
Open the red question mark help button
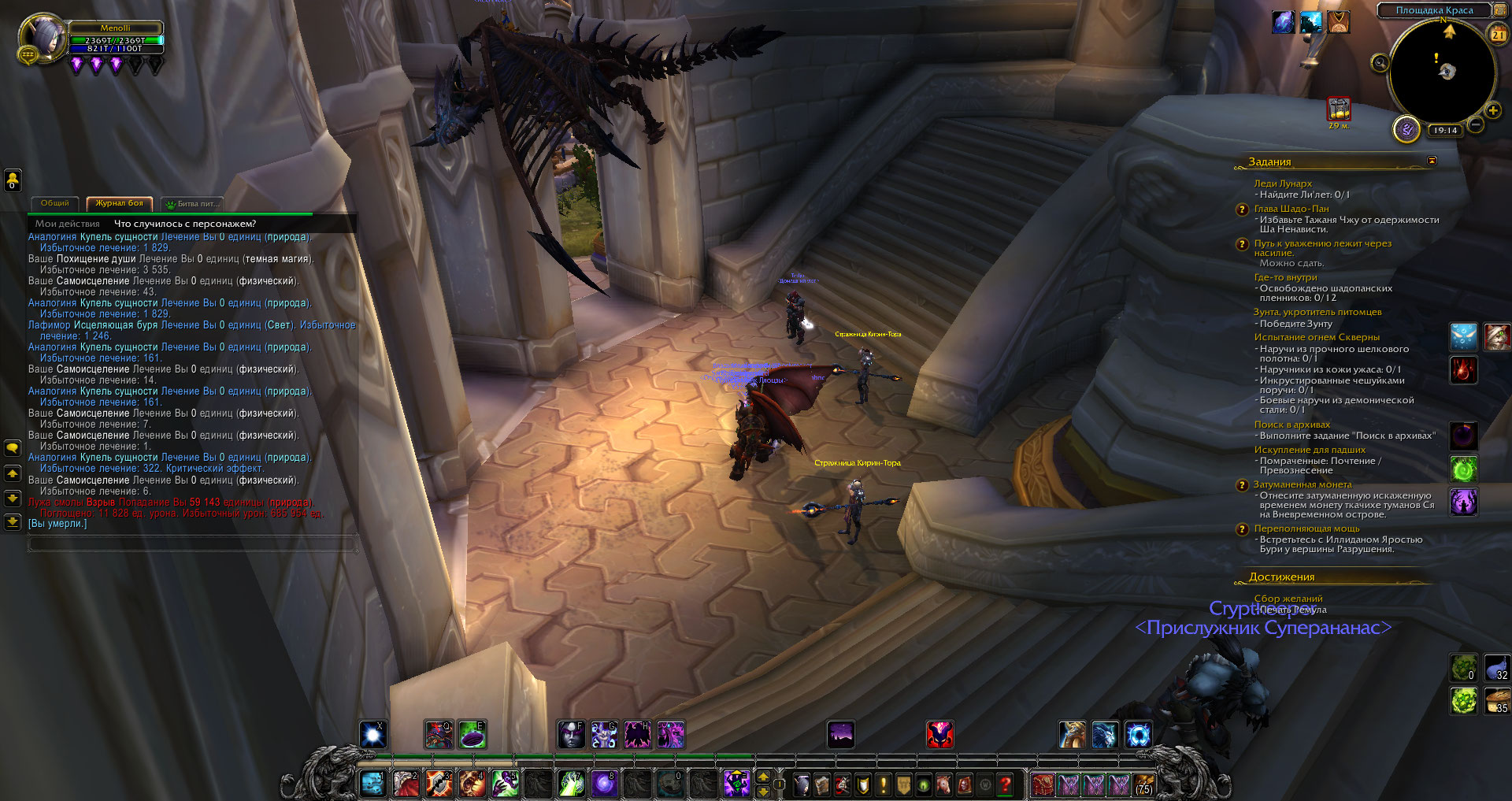(1005, 784)
